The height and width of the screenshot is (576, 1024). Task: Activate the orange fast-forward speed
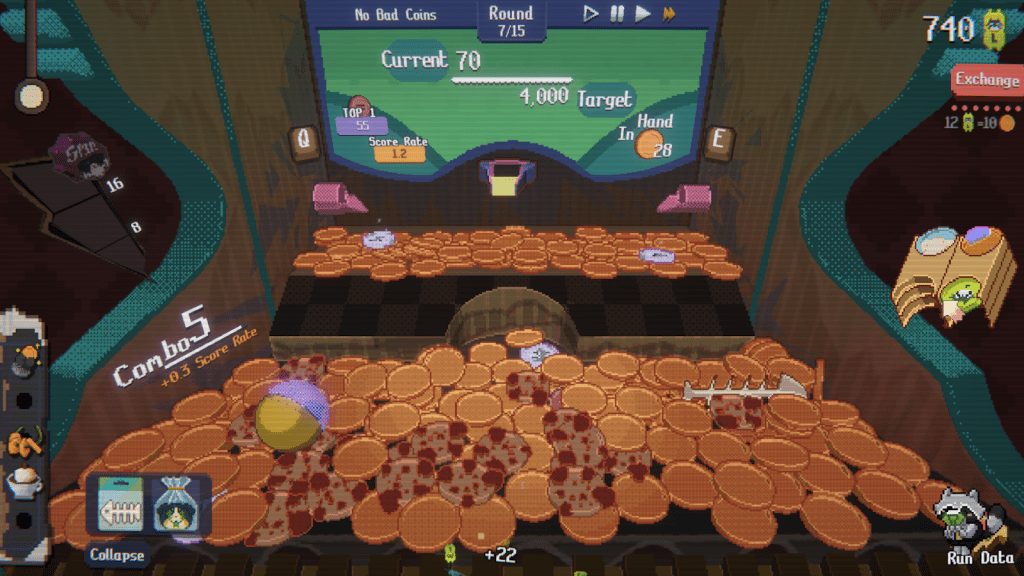click(669, 14)
